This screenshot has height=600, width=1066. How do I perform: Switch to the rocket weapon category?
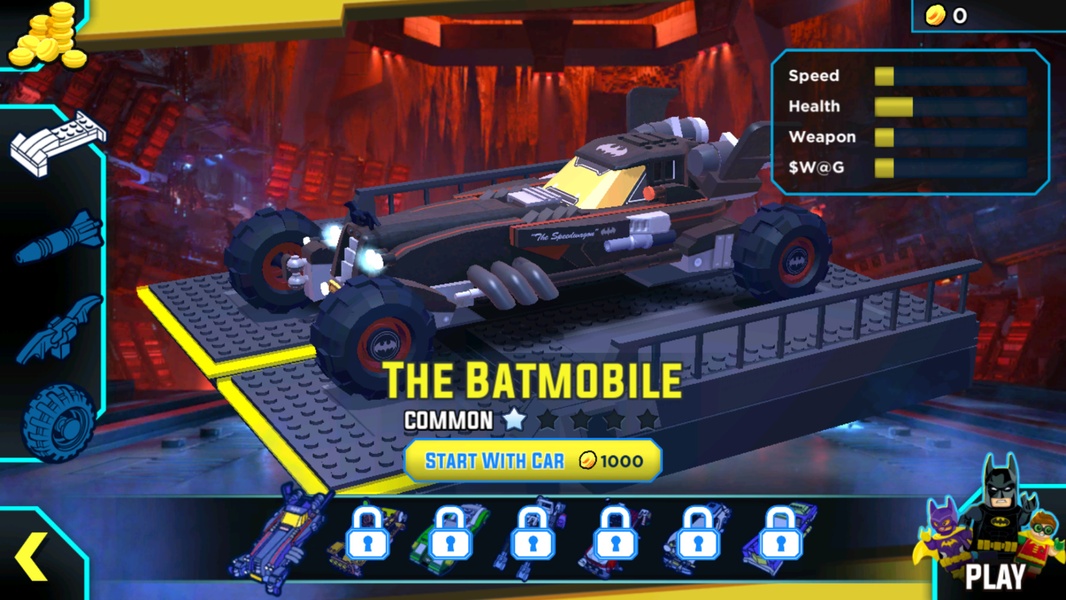click(x=58, y=237)
